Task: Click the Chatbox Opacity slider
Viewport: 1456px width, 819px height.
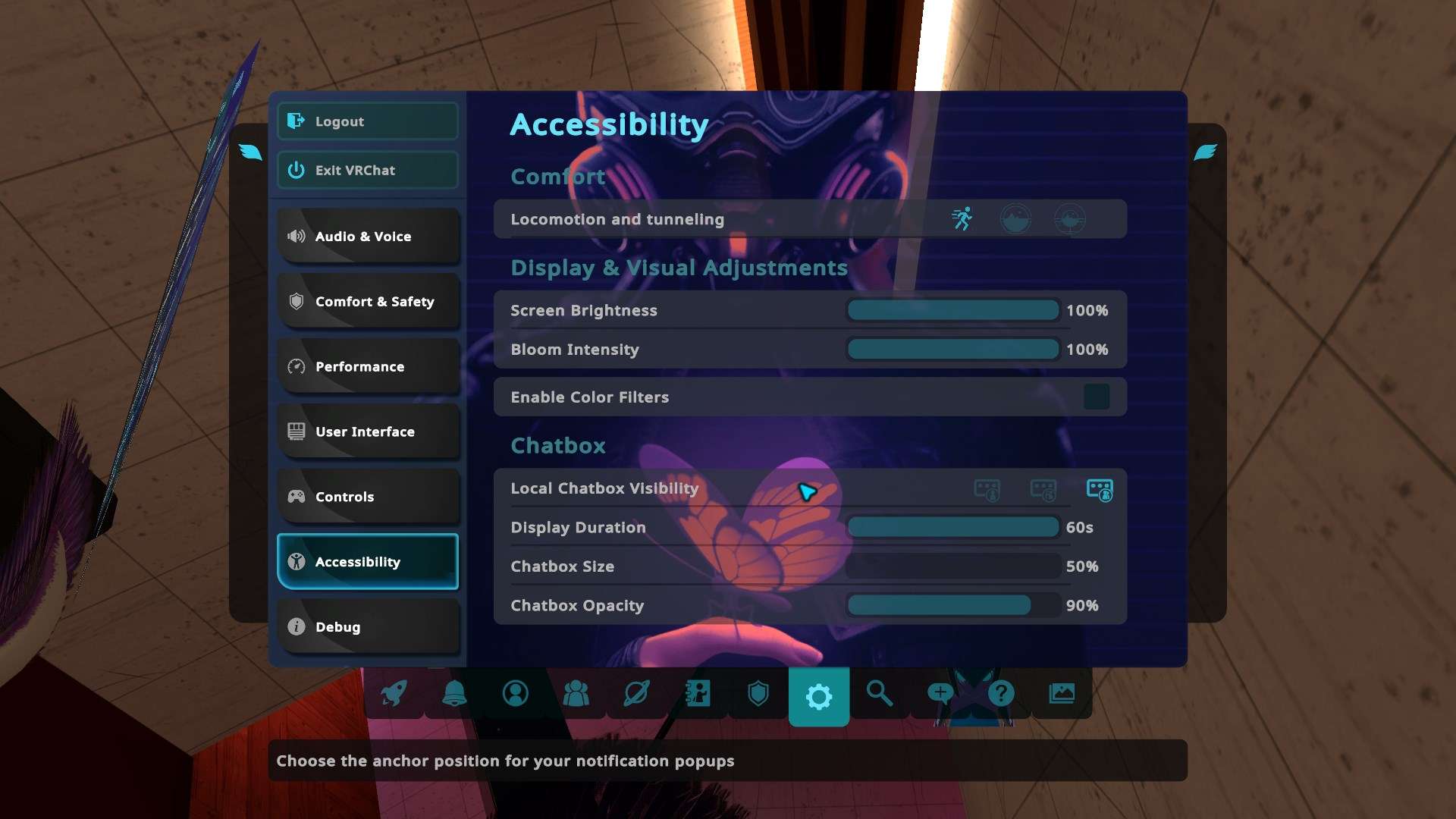Action: point(952,605)
